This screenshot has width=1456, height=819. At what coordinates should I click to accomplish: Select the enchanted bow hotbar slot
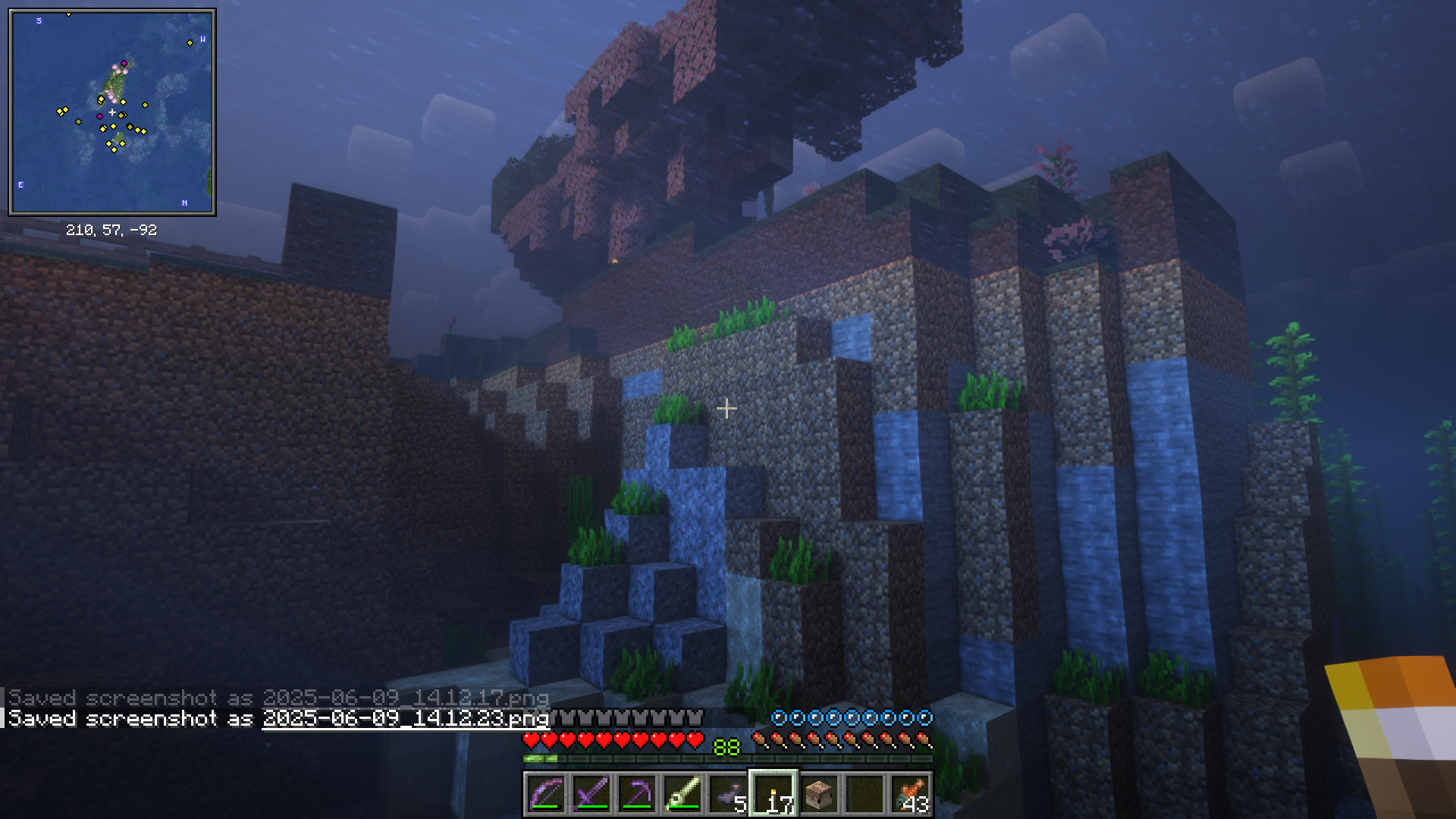(546, 794)
